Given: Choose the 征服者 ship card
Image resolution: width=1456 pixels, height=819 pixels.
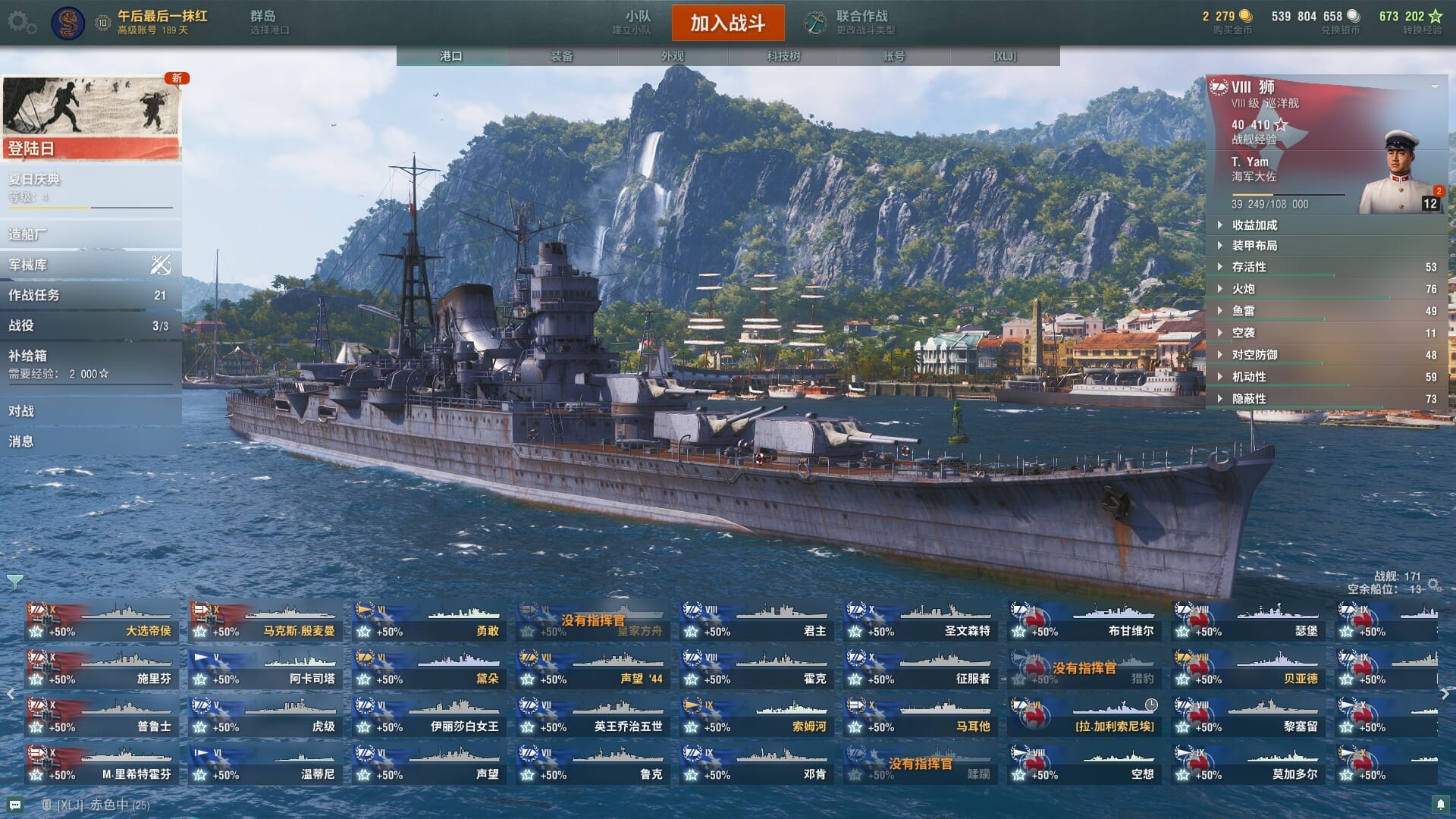Looking at the screenshot, I should point(921,669).
